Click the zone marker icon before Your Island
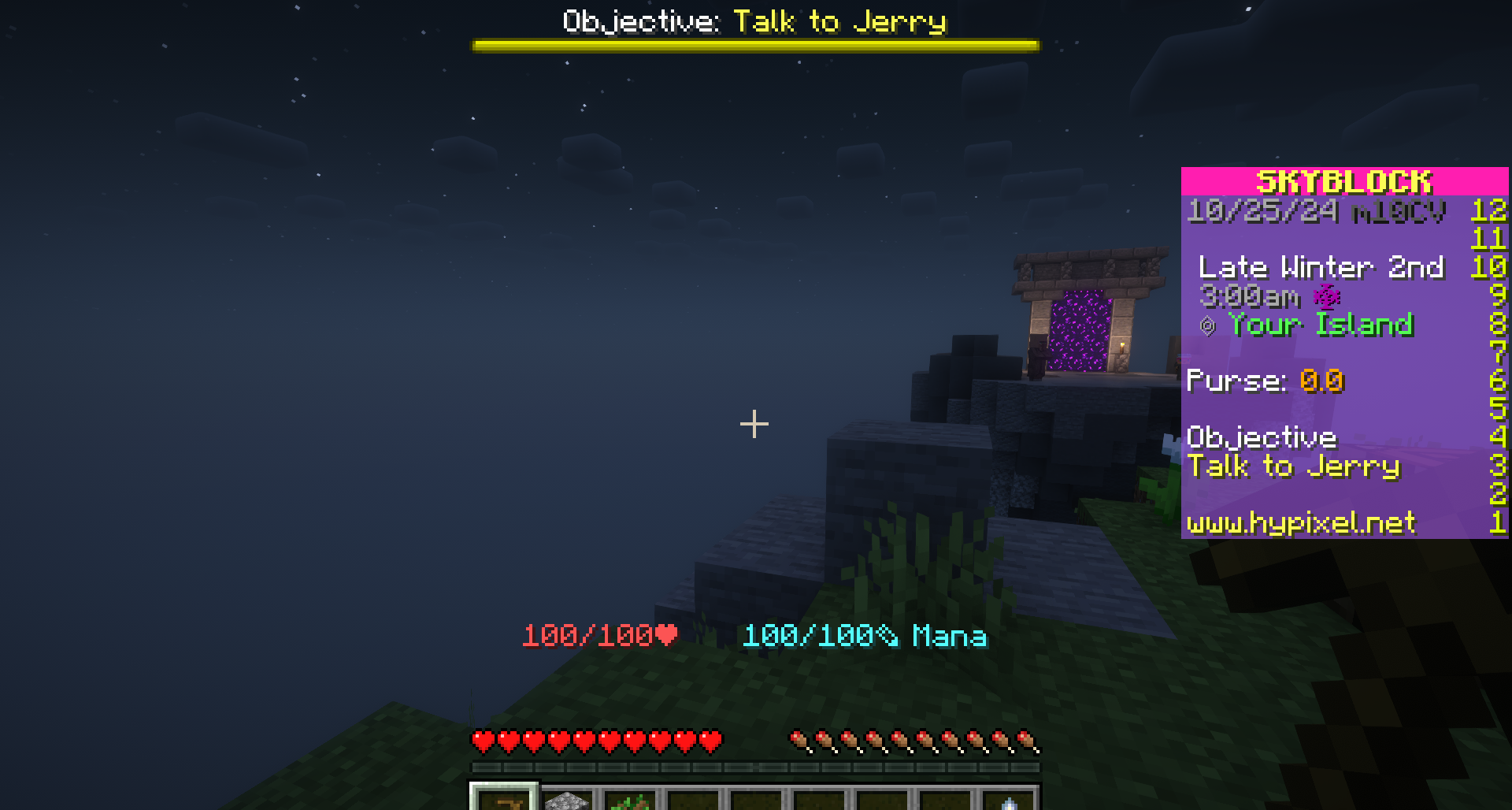The image size is (1512, 810). pos(1207,325)
